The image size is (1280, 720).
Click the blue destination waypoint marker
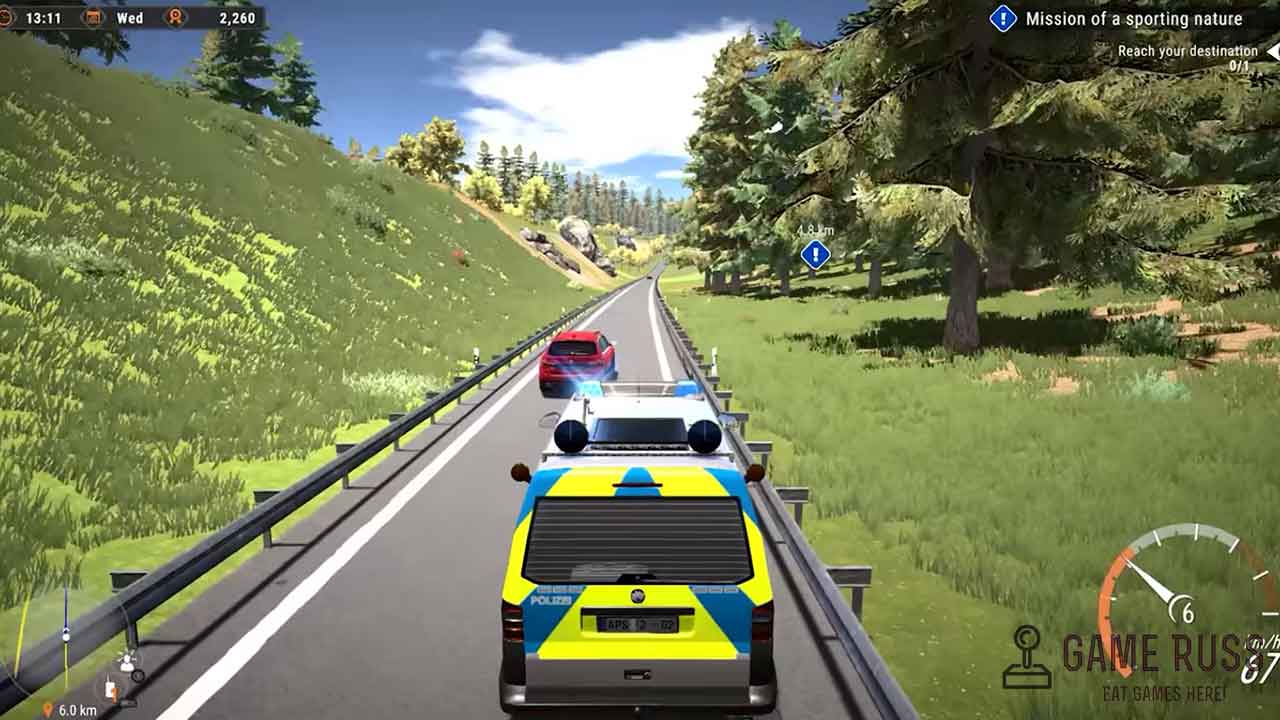tap(816, 254)
